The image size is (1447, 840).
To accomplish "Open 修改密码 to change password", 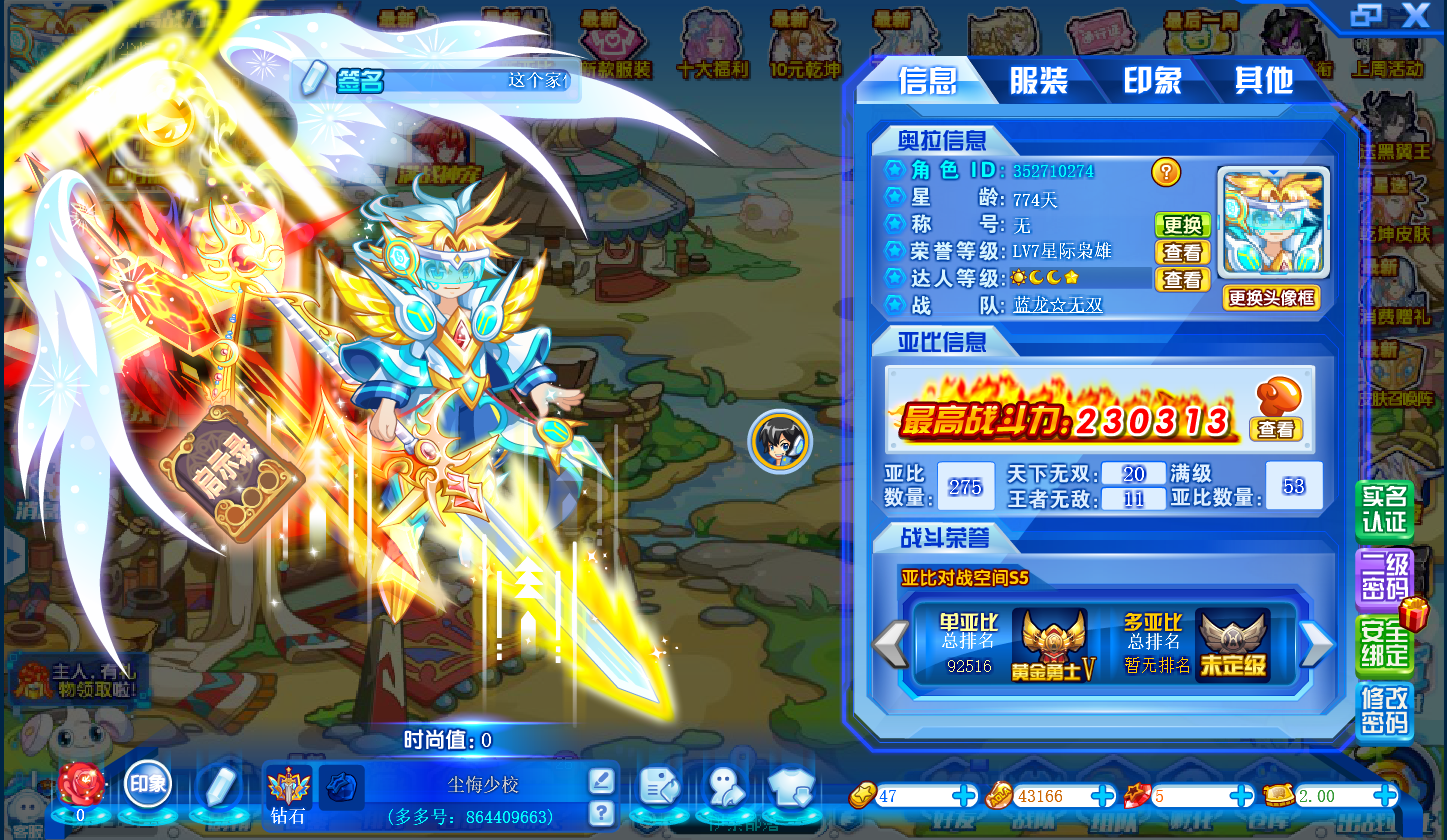I will click(1384, 711).
